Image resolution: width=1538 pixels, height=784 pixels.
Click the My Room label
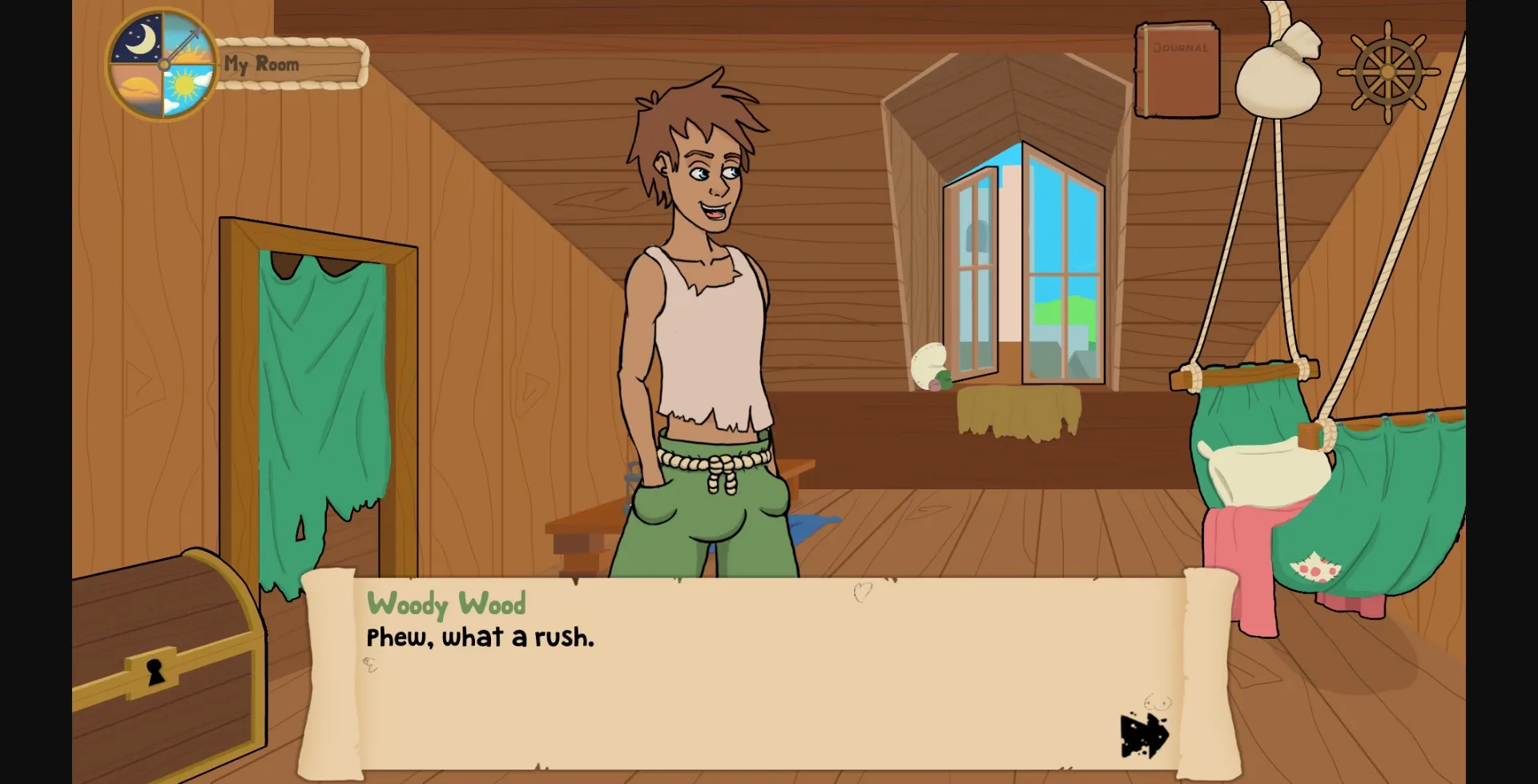pos(260,62)
